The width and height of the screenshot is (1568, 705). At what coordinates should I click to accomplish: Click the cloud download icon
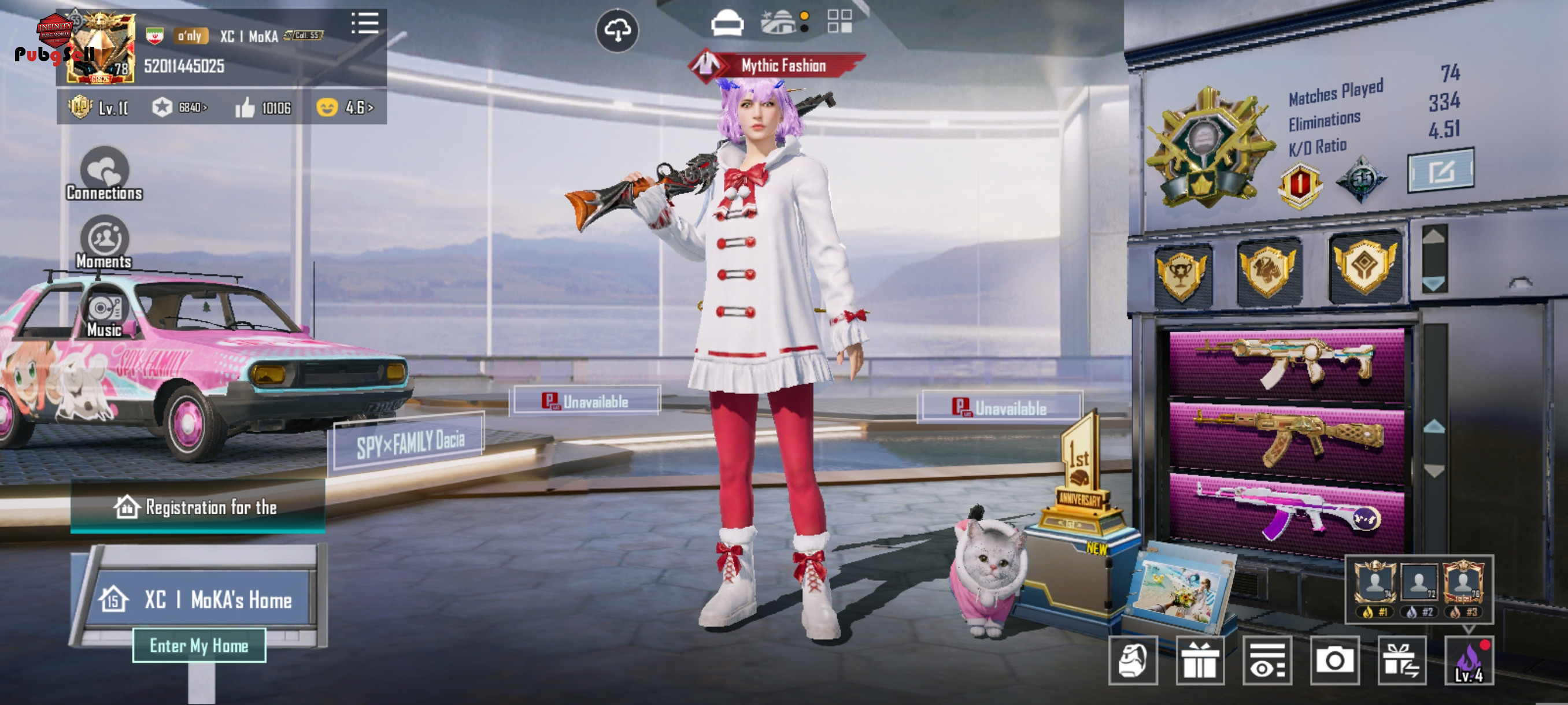pyautogui.click(x=616, y=31)
